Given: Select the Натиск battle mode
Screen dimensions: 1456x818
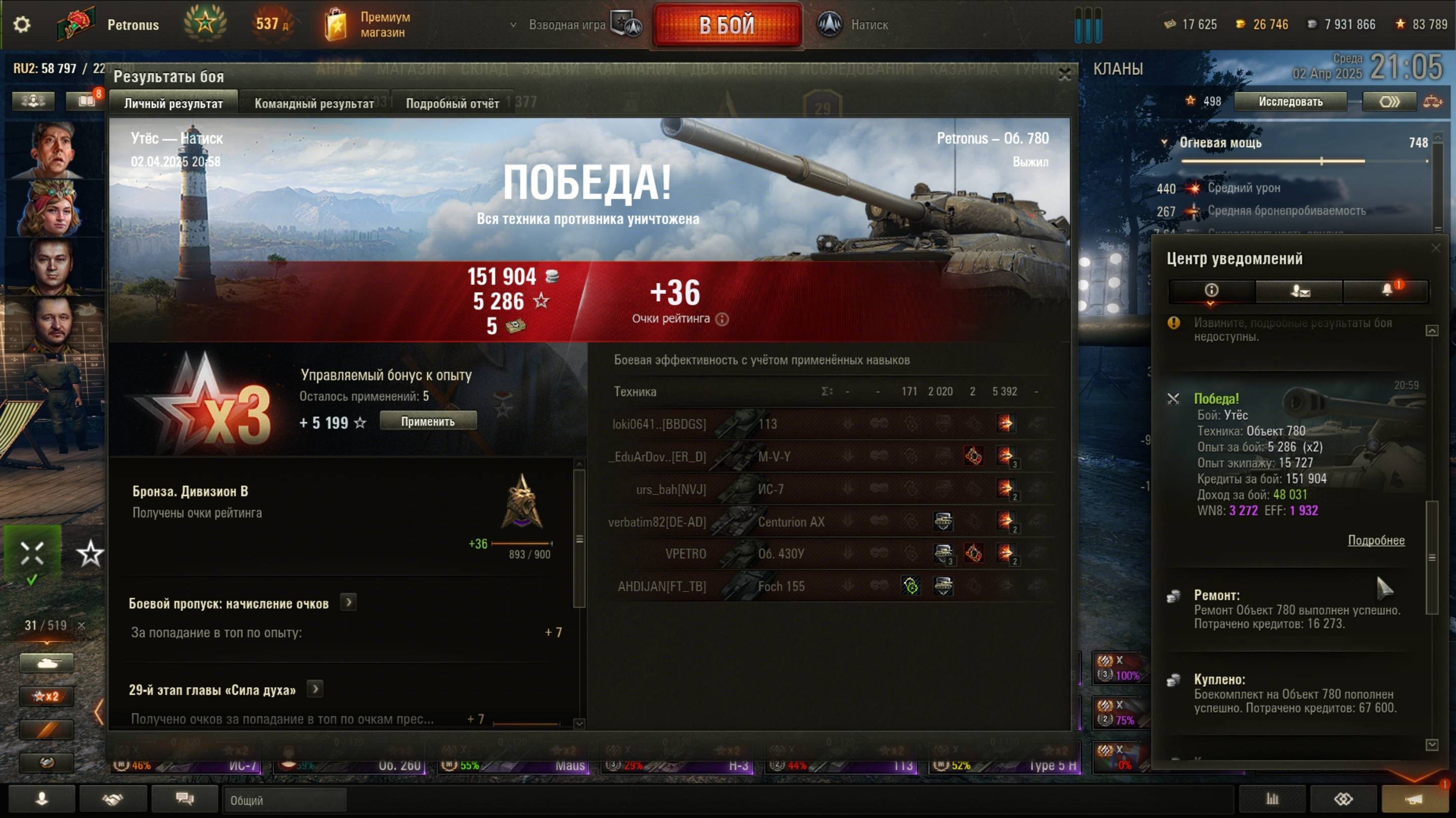Looking at the screenshot, I should pyautogui.click(x=853, y=25).
